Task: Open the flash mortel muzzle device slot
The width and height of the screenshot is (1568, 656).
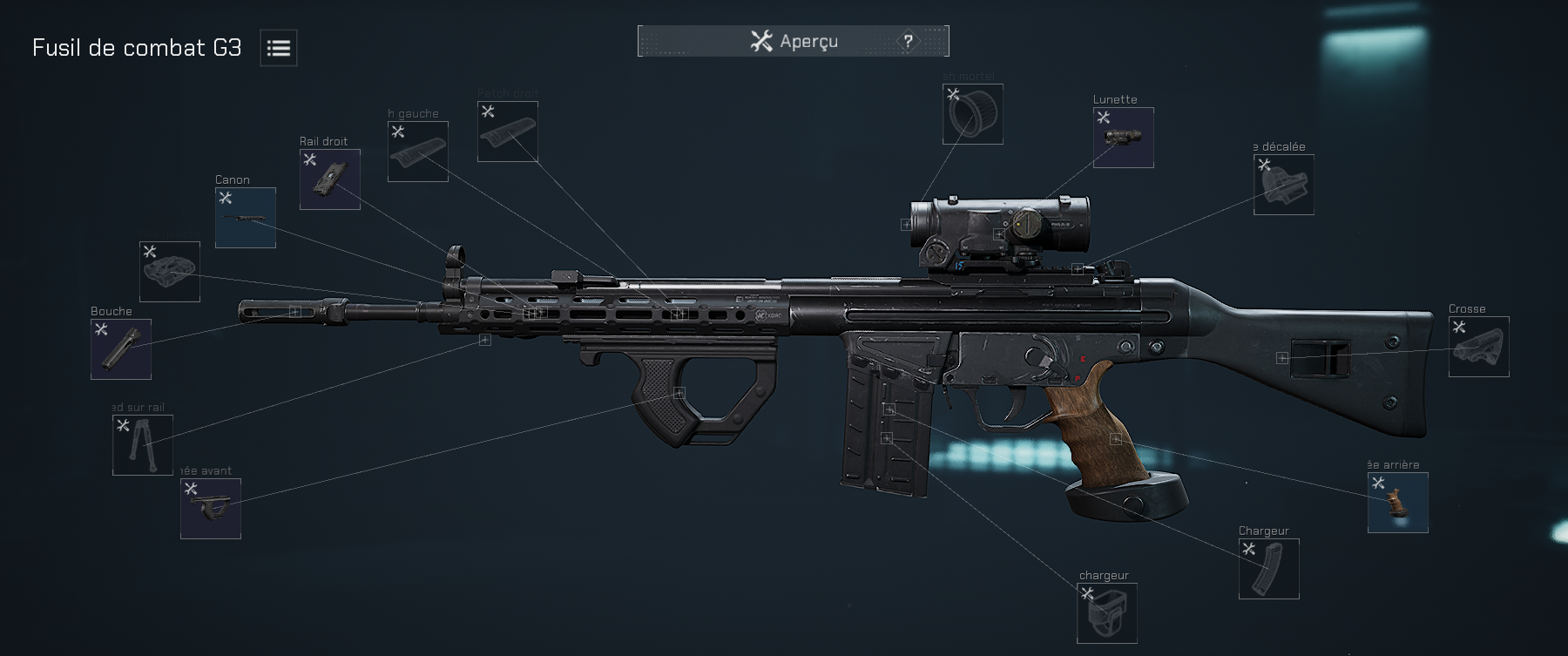Action: (972, 114)
